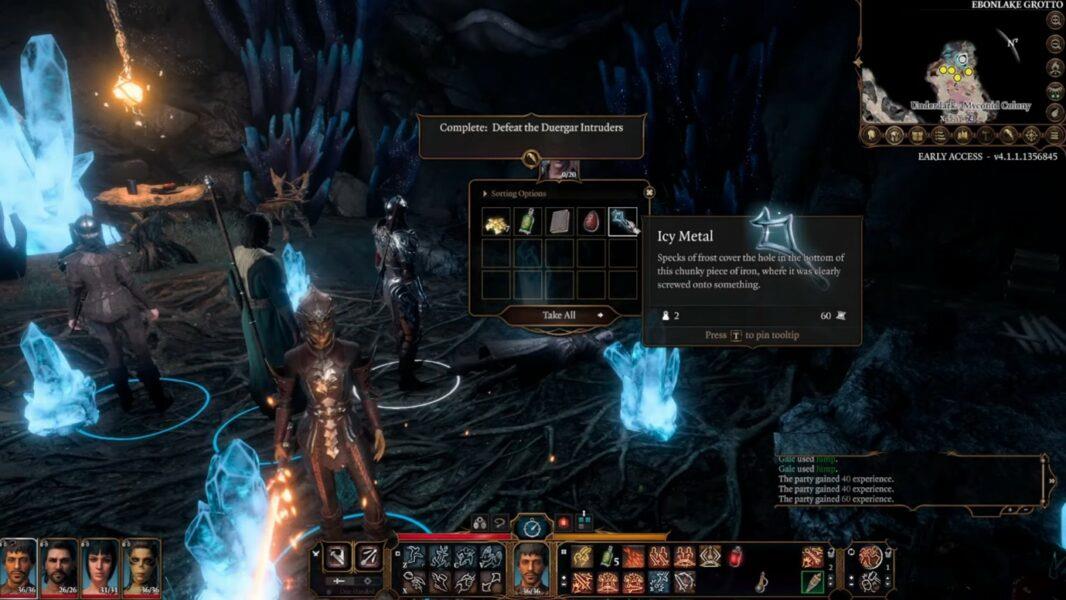Select the Icy Metal item slot
The image size is (1066, 600).
624,222
